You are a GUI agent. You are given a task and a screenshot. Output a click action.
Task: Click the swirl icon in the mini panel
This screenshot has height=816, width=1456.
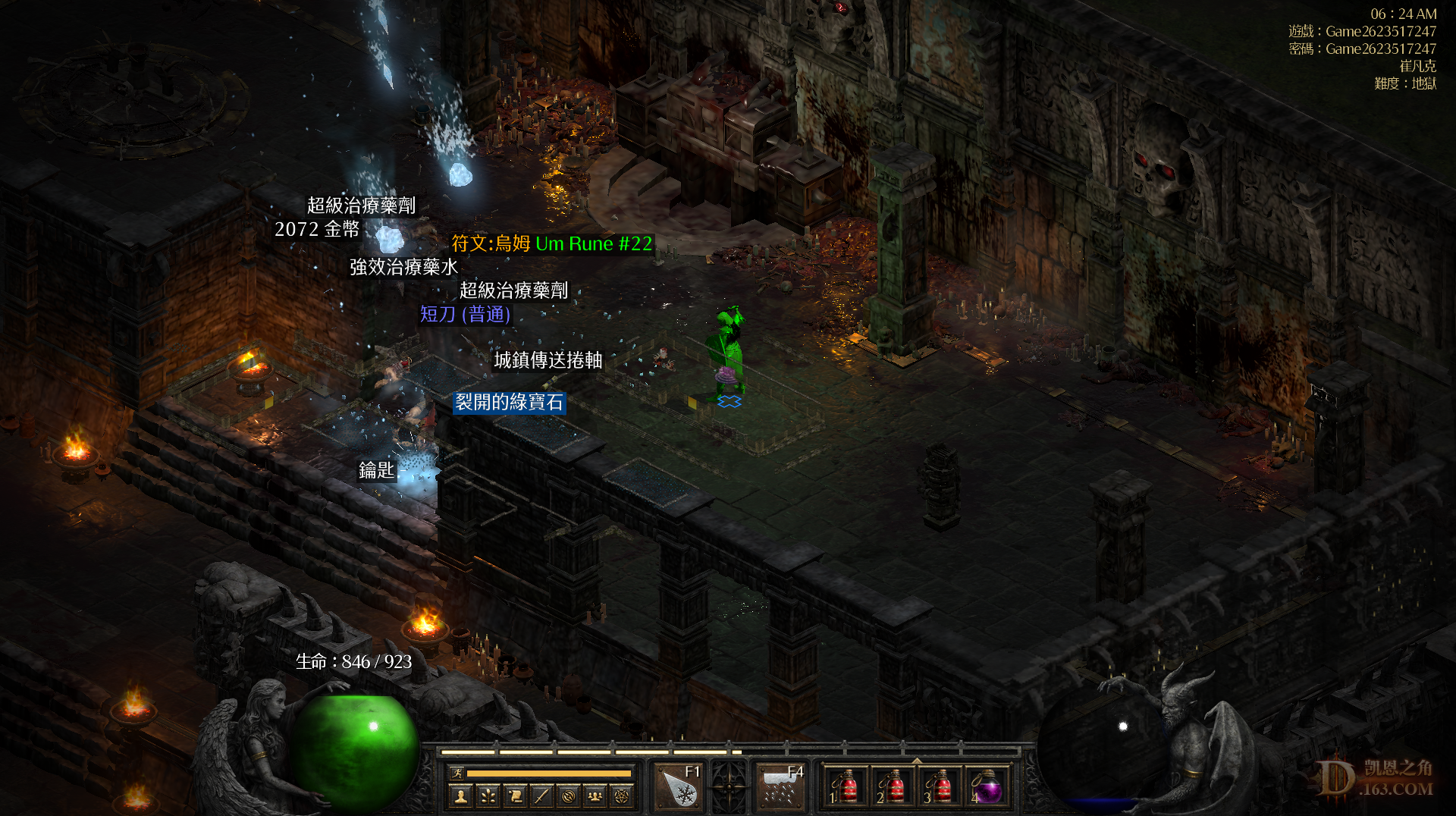click(x=568, y=796)
